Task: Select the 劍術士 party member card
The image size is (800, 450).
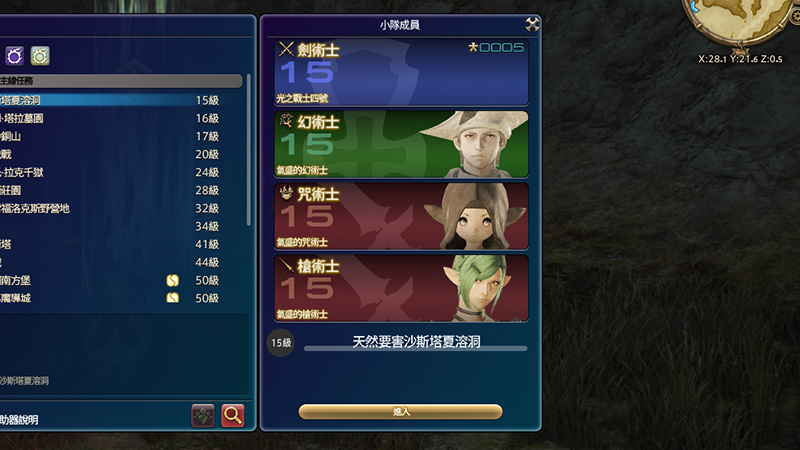Action: [x=401, y=72]
